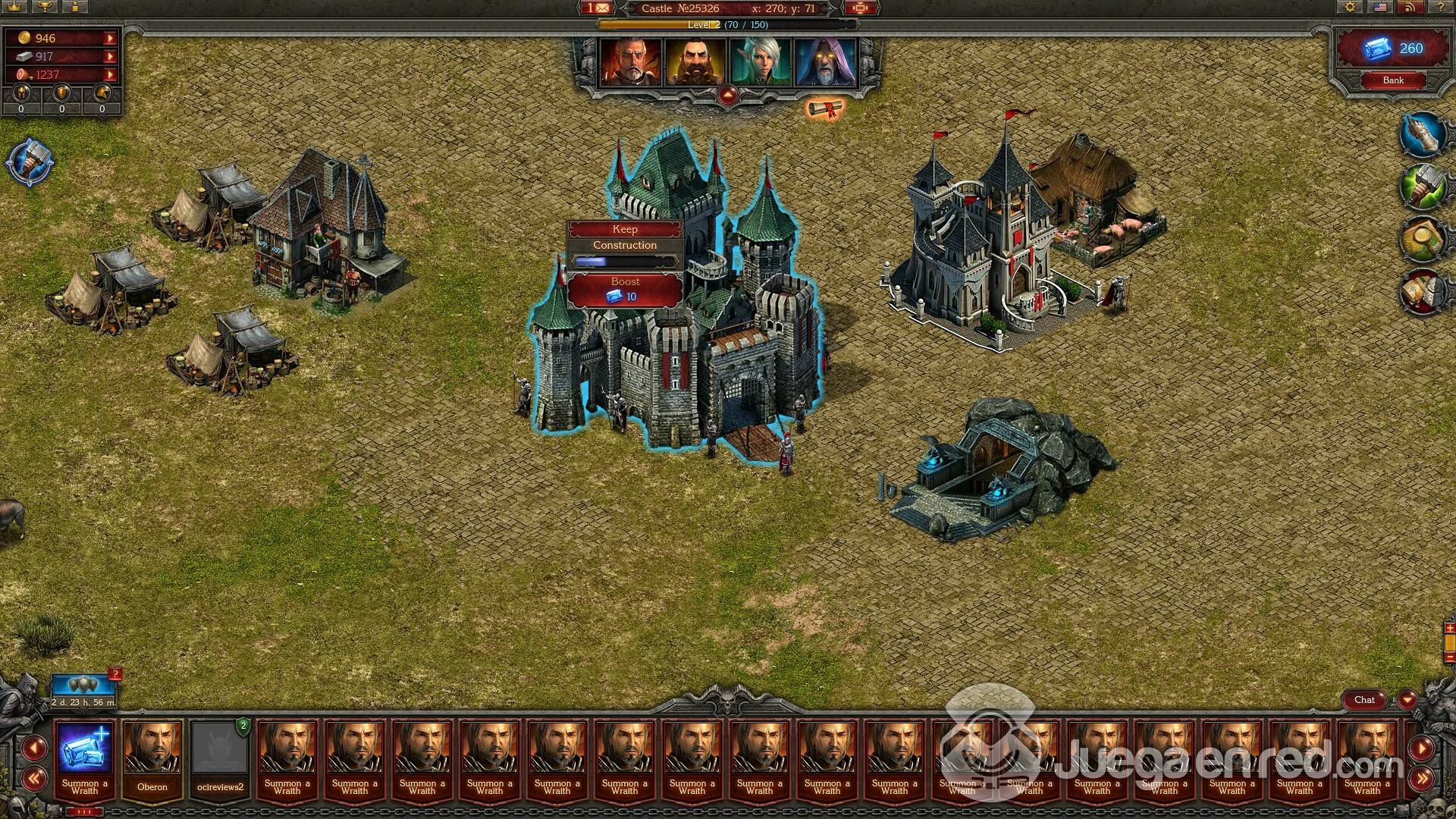Open the glowing quest scroll icon
The height and width of the screenshot is (819, 1456).
pos(824,110)
